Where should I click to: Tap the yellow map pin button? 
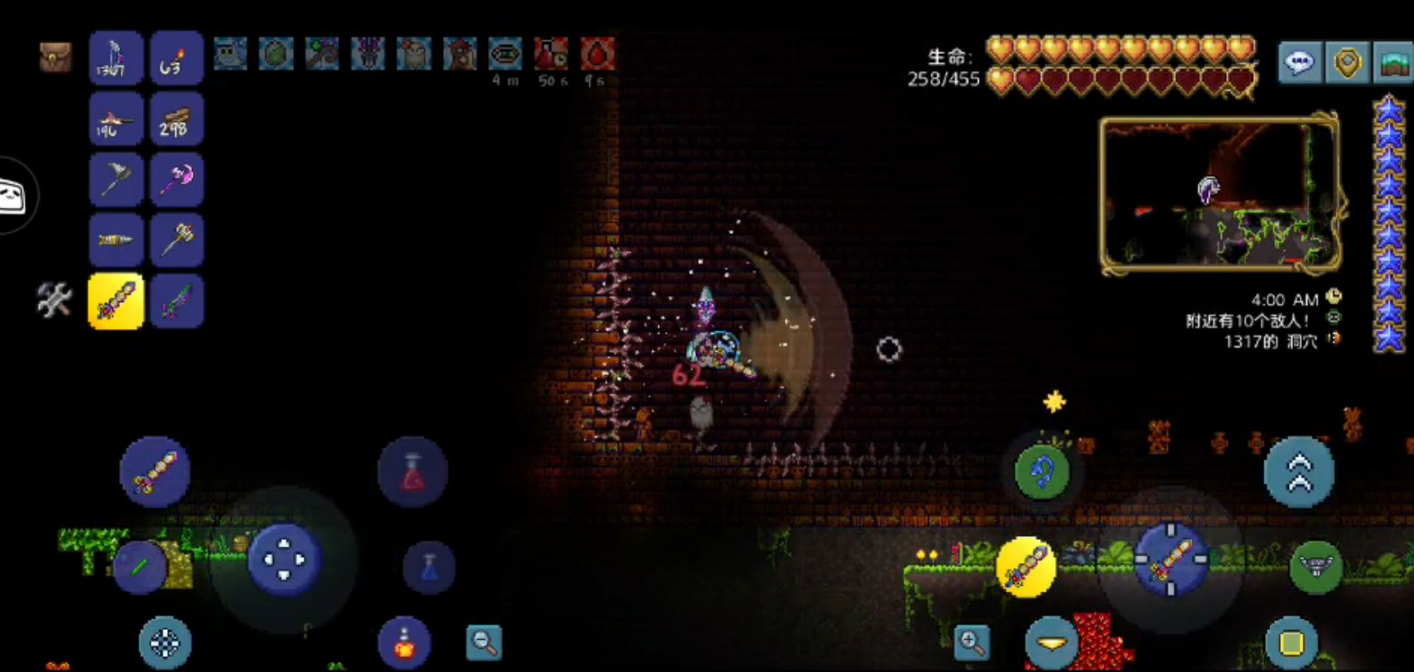(x=1347, y=63)
